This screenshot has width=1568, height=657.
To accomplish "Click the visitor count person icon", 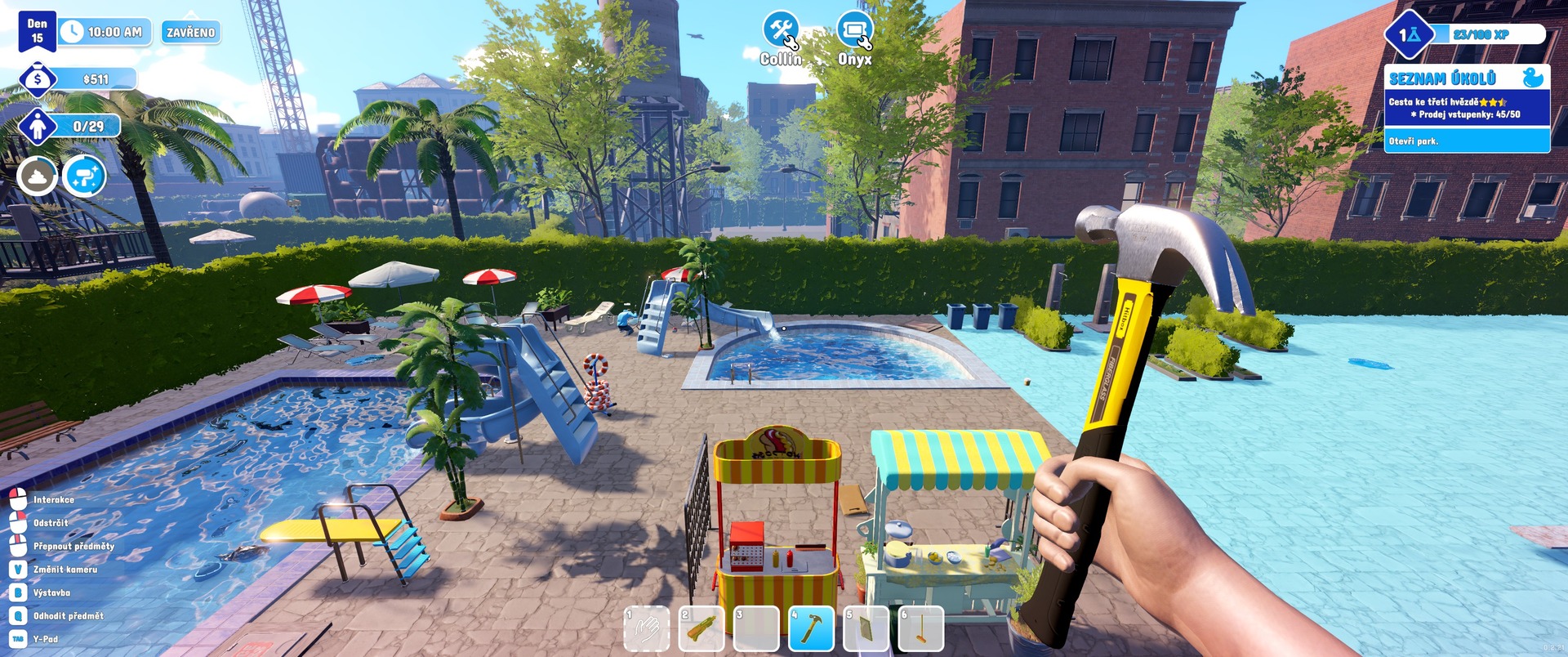I will (38, 127).
